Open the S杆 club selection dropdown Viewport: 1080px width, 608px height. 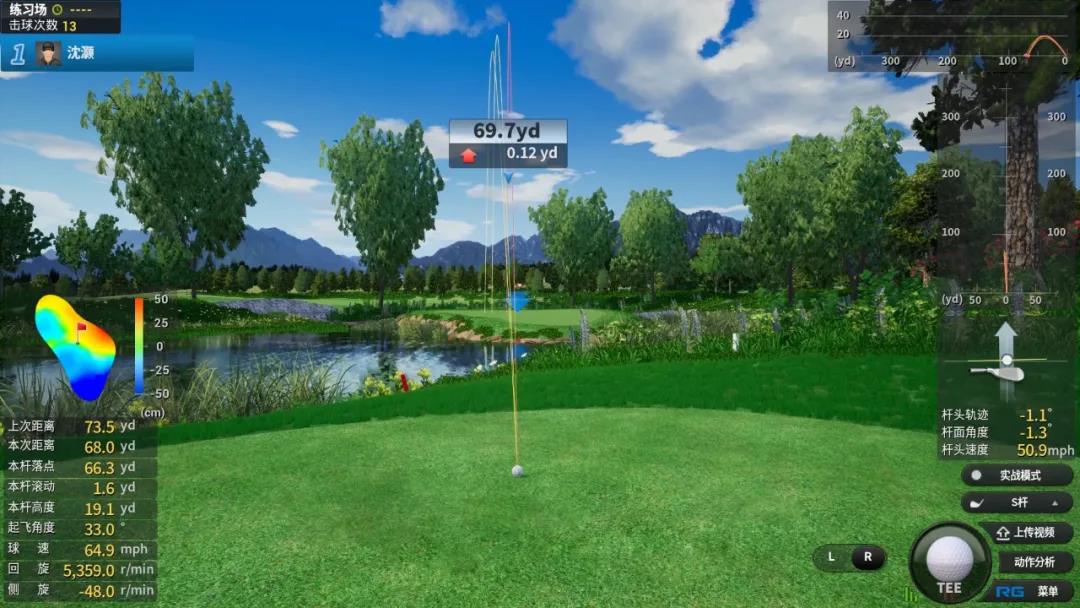[x=1017, y=503]
